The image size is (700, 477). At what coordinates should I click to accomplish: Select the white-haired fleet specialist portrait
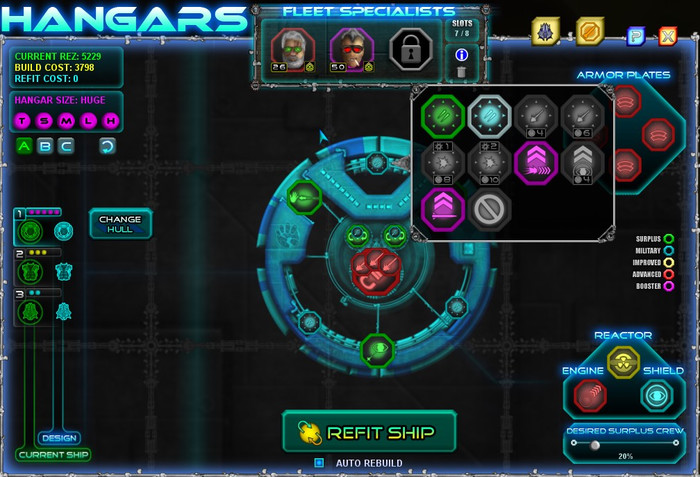[x=293, y=48]
